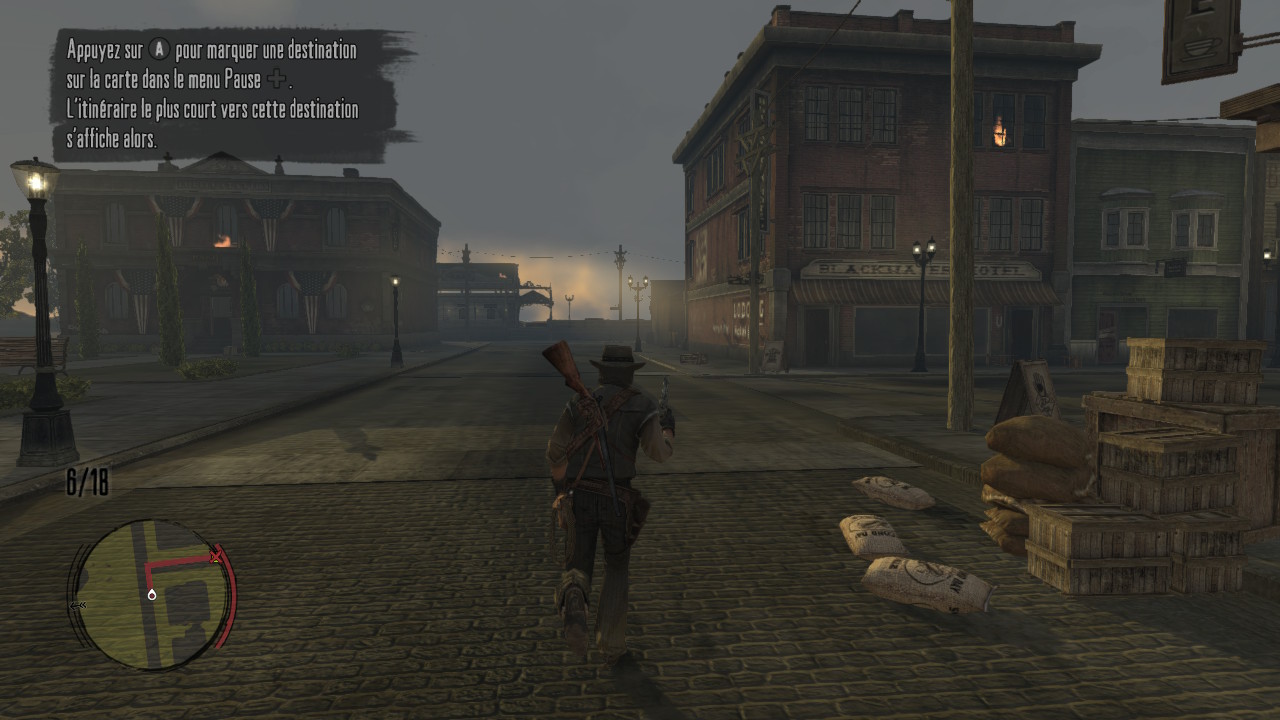Image resolution: width=1280 pixels, height=720 pixels.
Task: Click the 6/18 checkpoint counter
Action: point(87,480)
